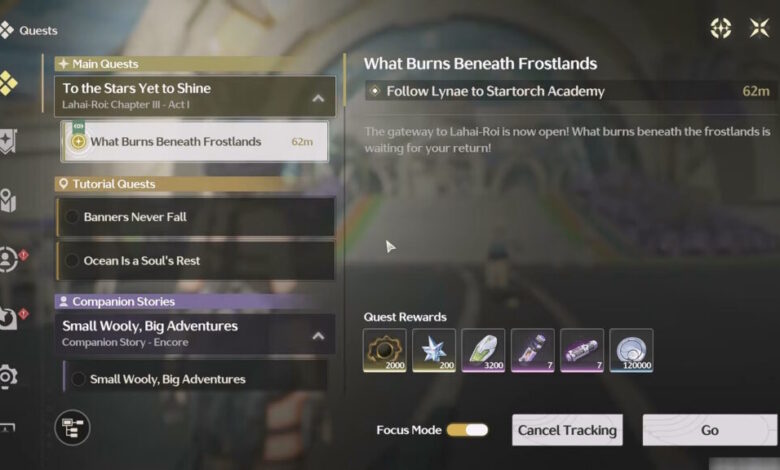Viewport: 780px width, 470px height.
Task: Inspect the 200 Astrite star reward icon
Action: click(x=434, y=351)
